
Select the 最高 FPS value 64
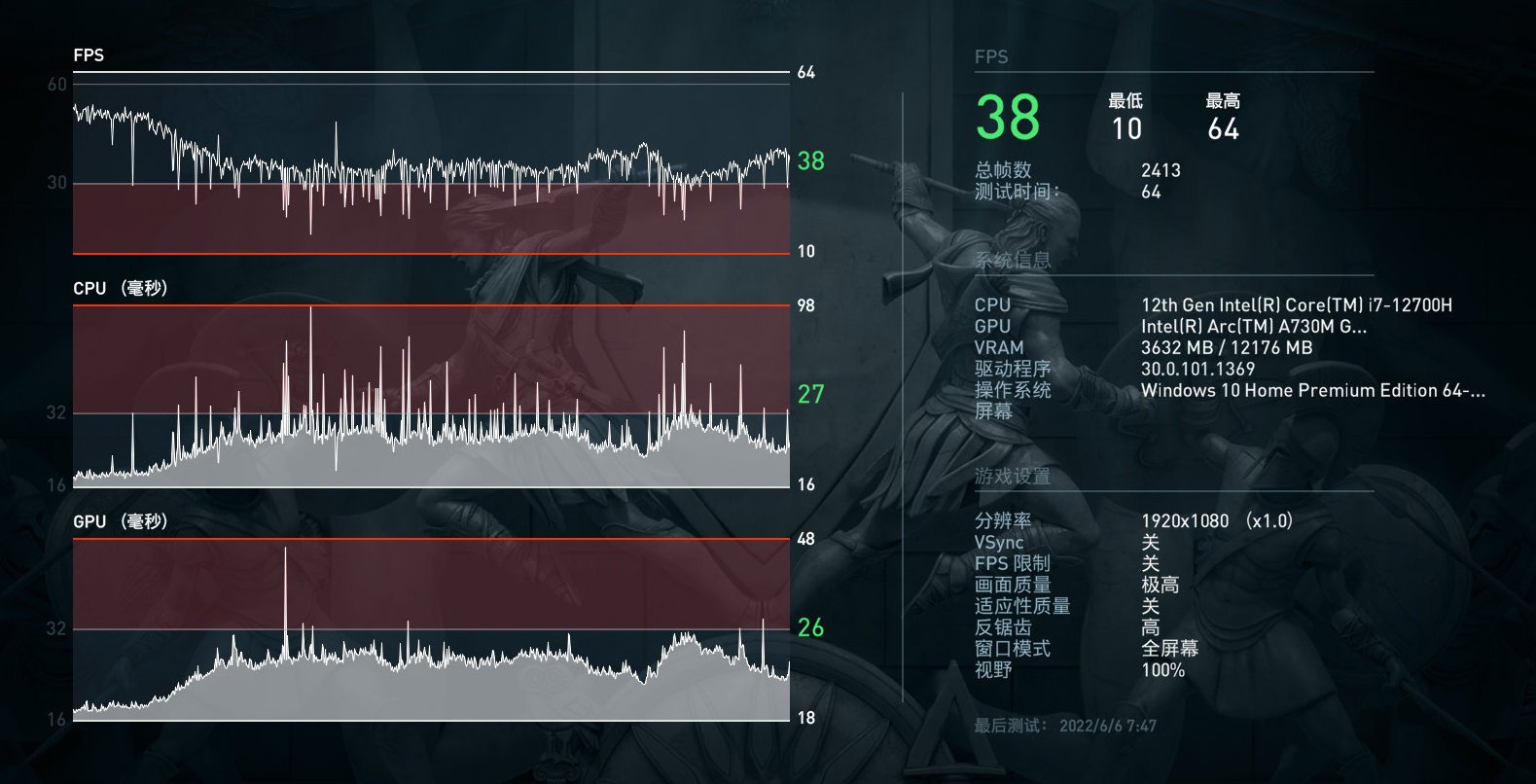1224,128
